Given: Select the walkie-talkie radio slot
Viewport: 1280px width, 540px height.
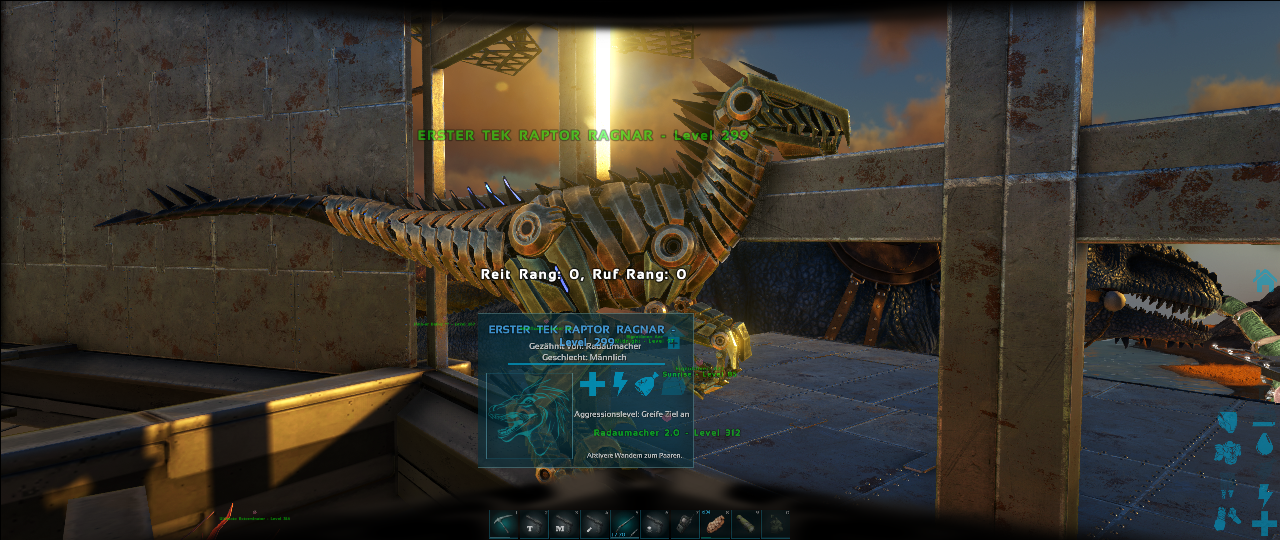Looking at the screenshot, I should click(685, 523).
